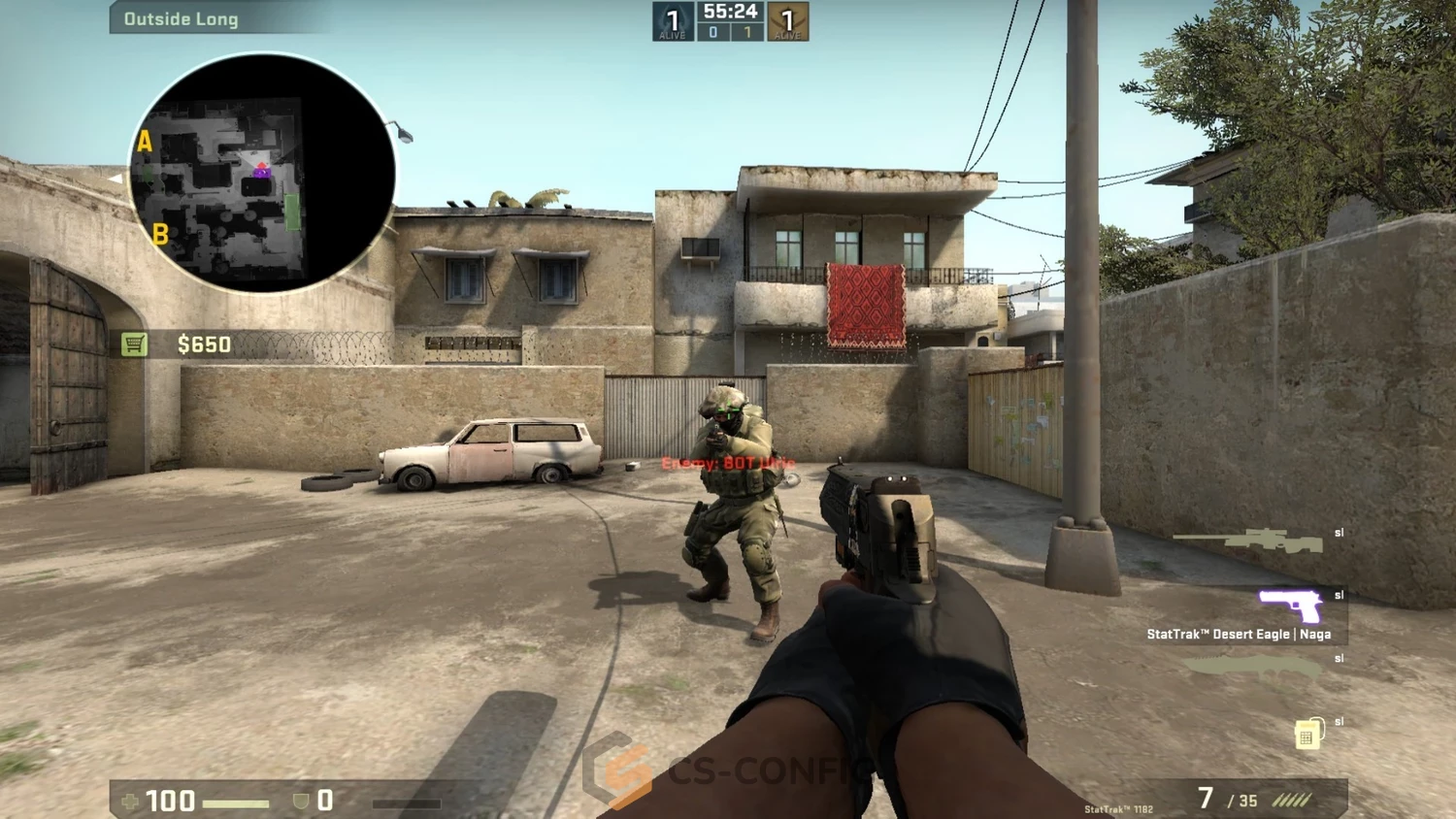Screen dimensions: 1456x819
Task: Click bombsite B marker on the minimap
Action: coord(161,234)
